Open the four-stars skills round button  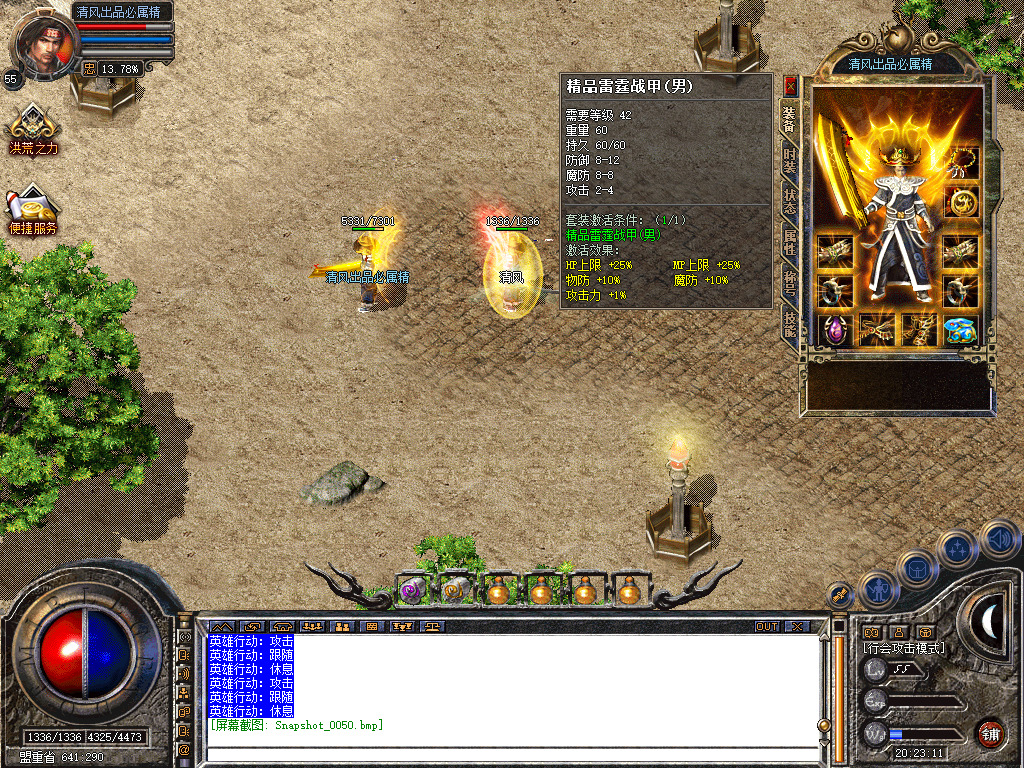[957, 548]
